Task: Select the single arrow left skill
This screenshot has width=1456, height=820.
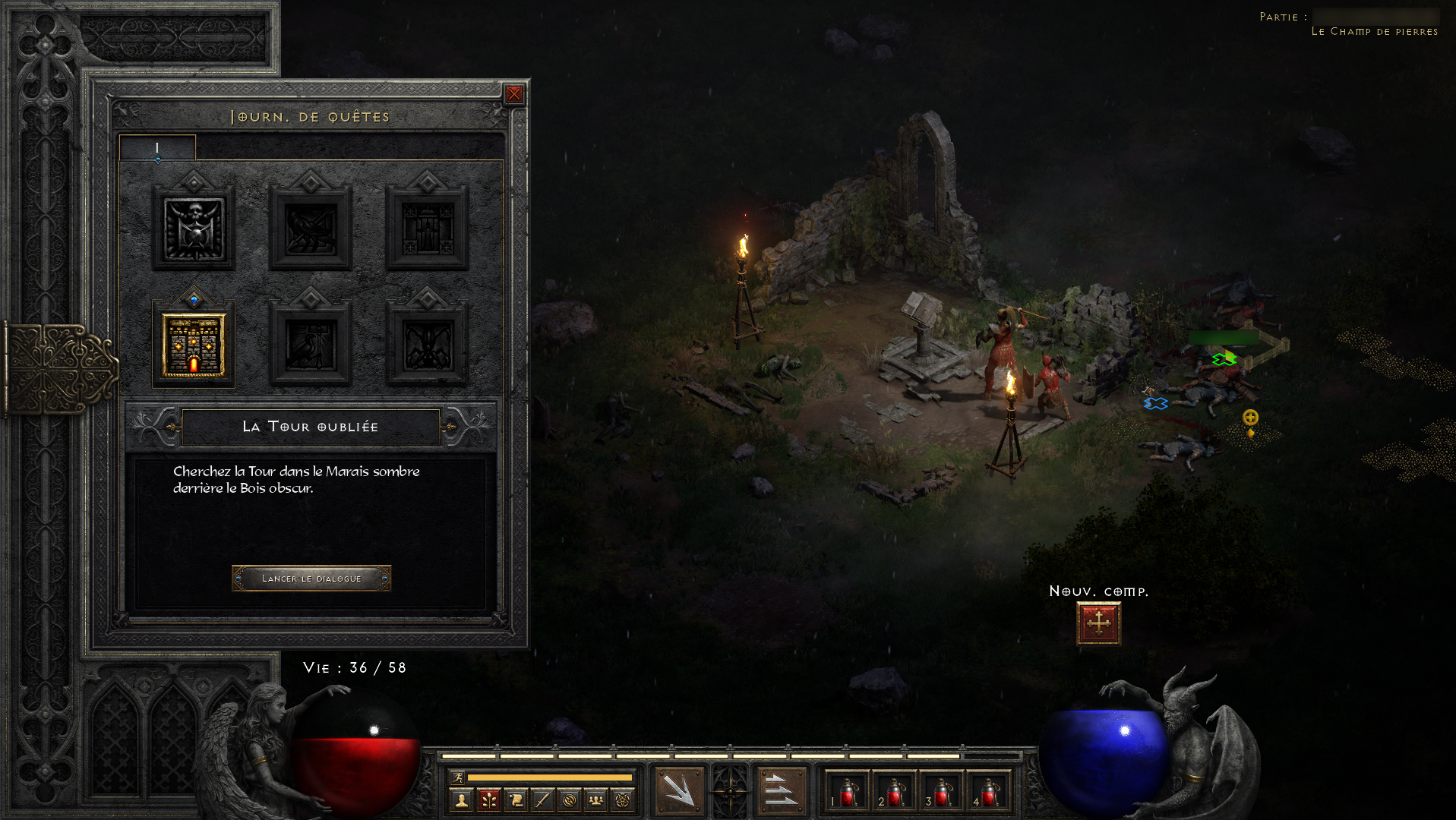Action: pyautogui.click(x=679, y=790)
